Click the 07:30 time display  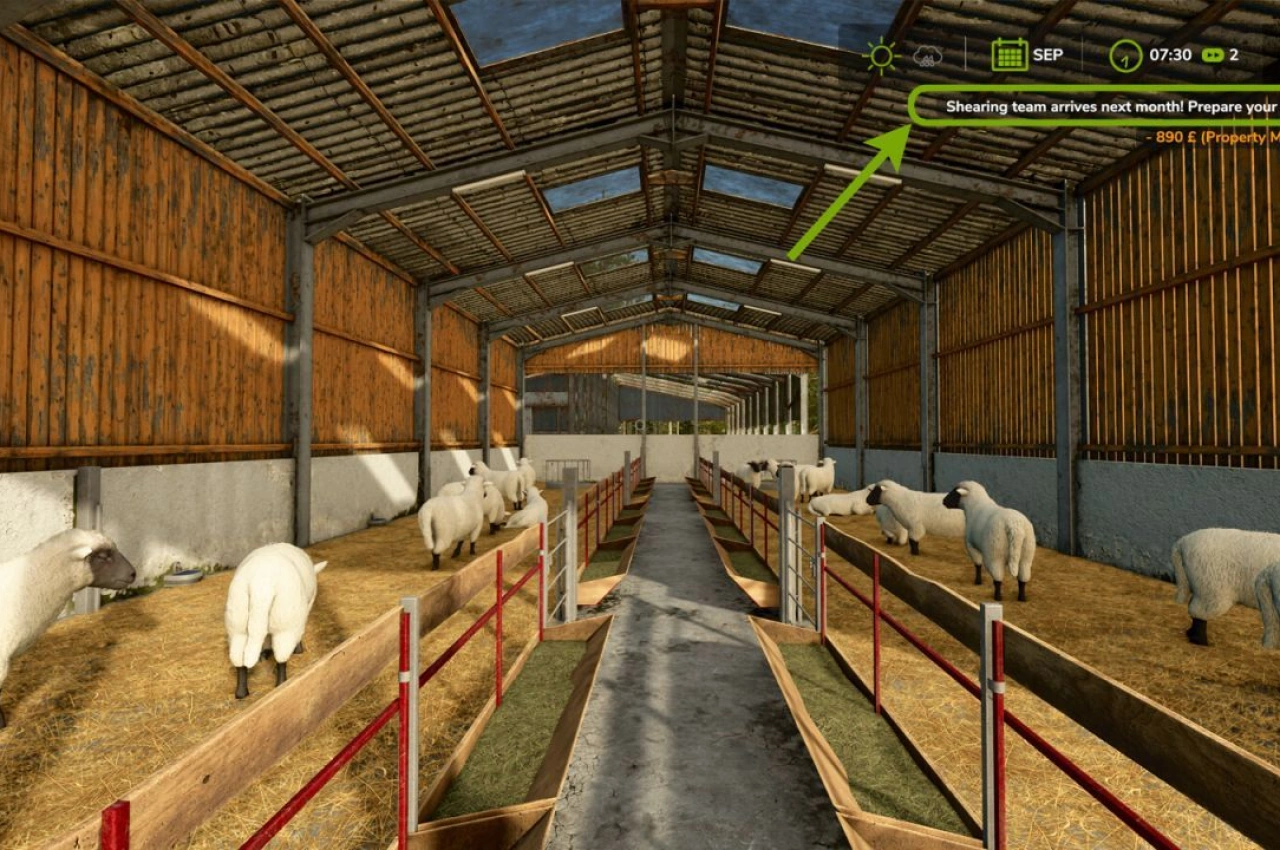click(1171, 55)
